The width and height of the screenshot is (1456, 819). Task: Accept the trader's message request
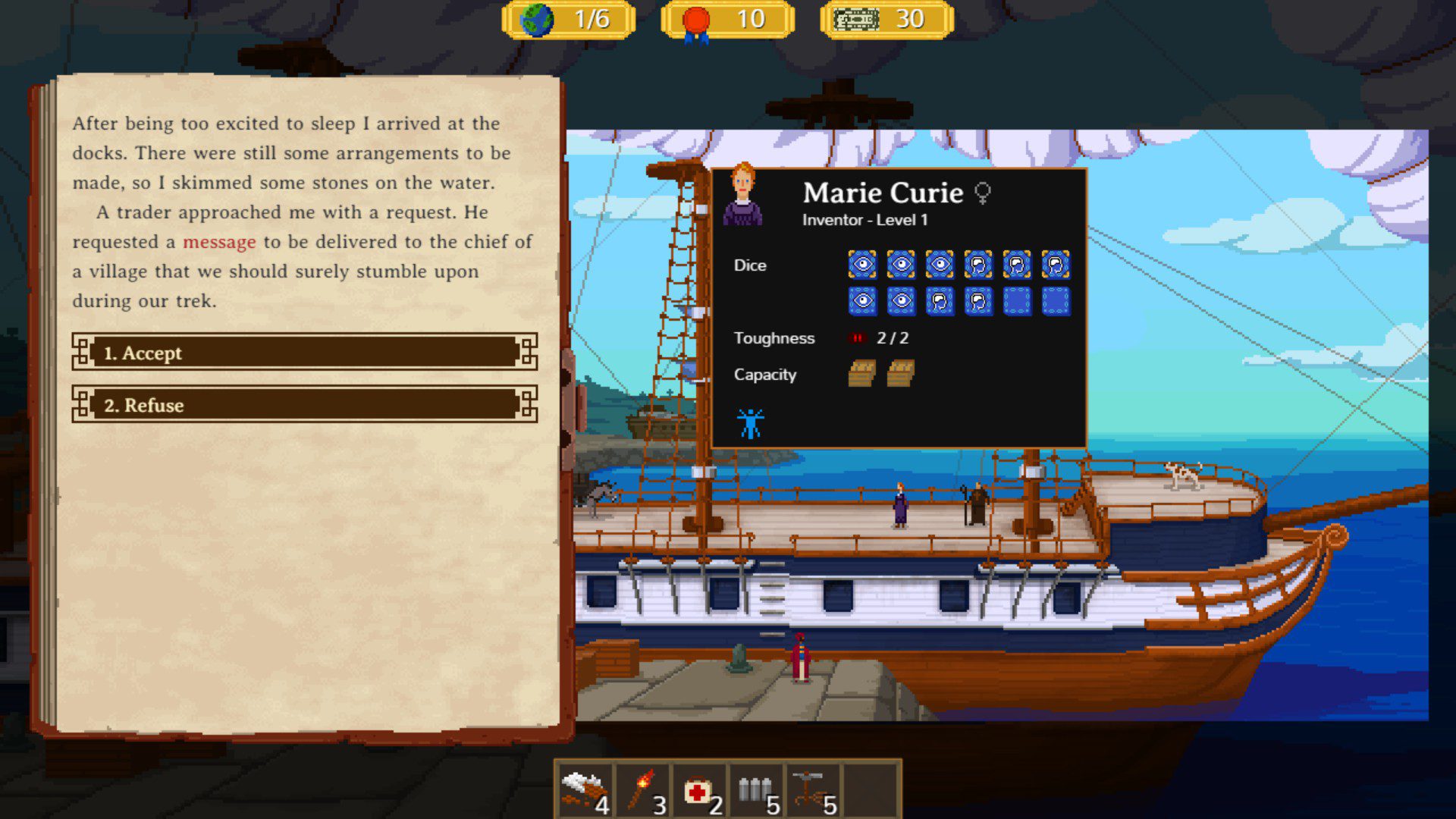click(x=304, y=353)
